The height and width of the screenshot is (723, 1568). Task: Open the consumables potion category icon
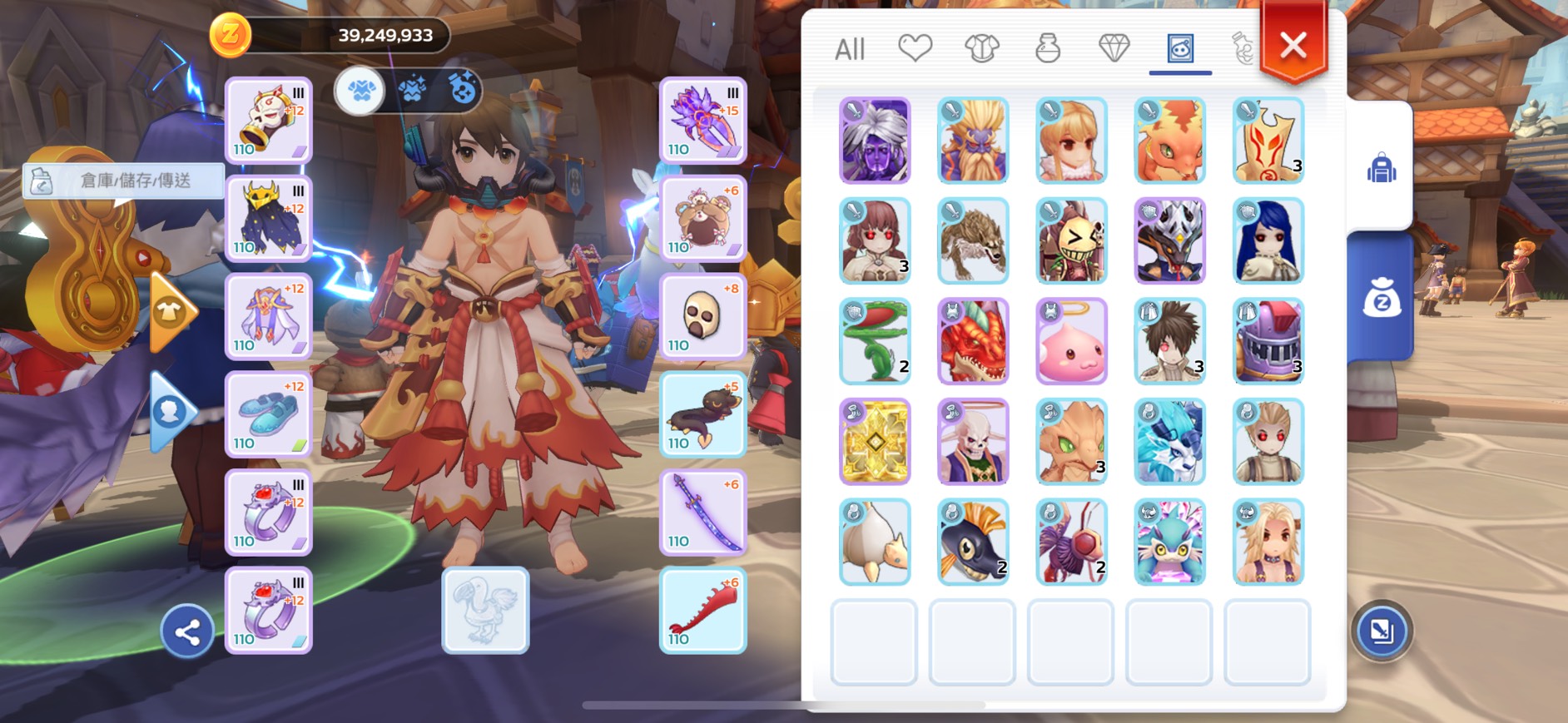coord(1047,48)
